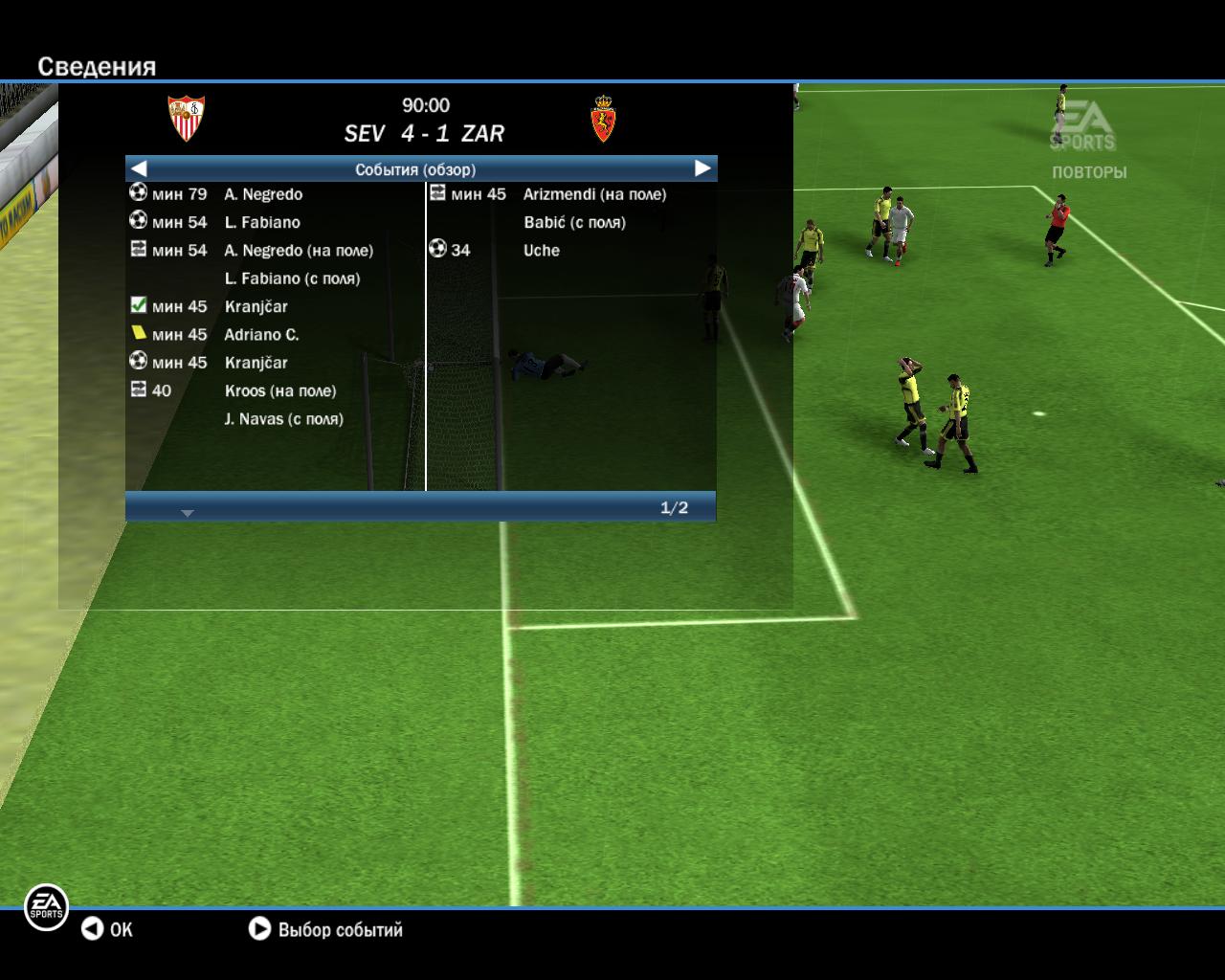
Task: Select Kranjčar's green checkmark event
Action: click(256, 306)
